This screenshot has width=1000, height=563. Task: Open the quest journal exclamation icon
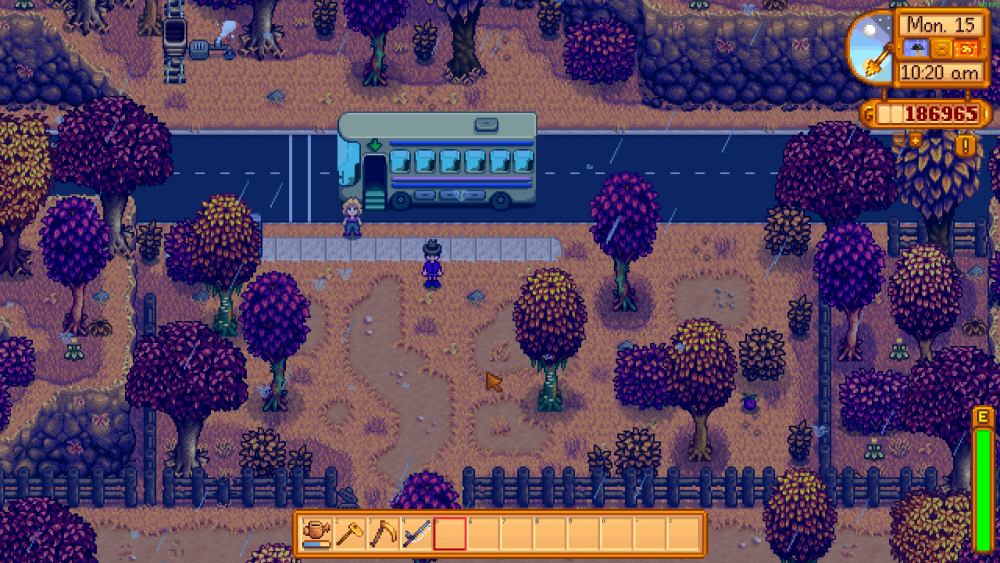[966, 146]
